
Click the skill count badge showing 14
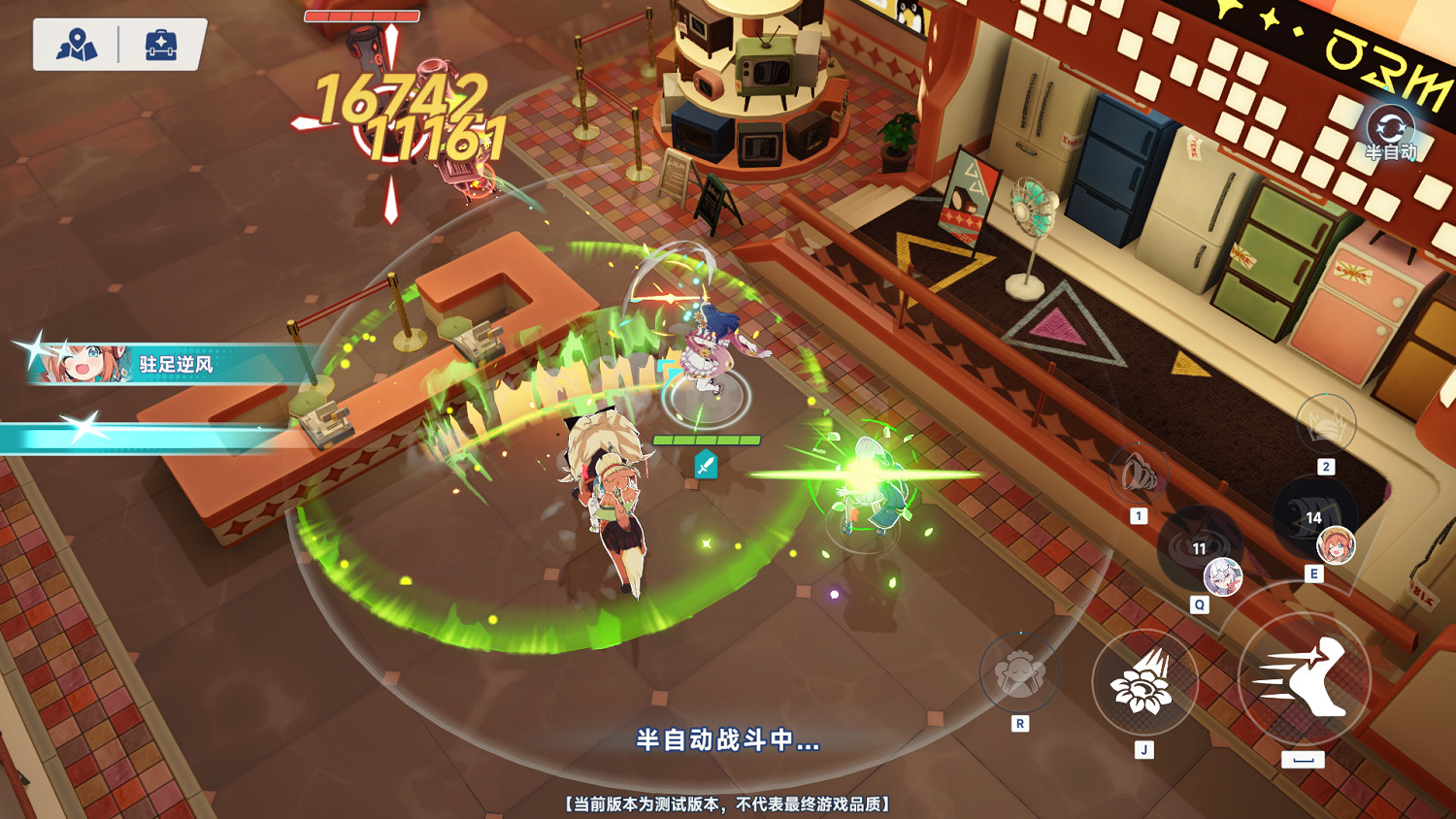[x=1314, y=517]
